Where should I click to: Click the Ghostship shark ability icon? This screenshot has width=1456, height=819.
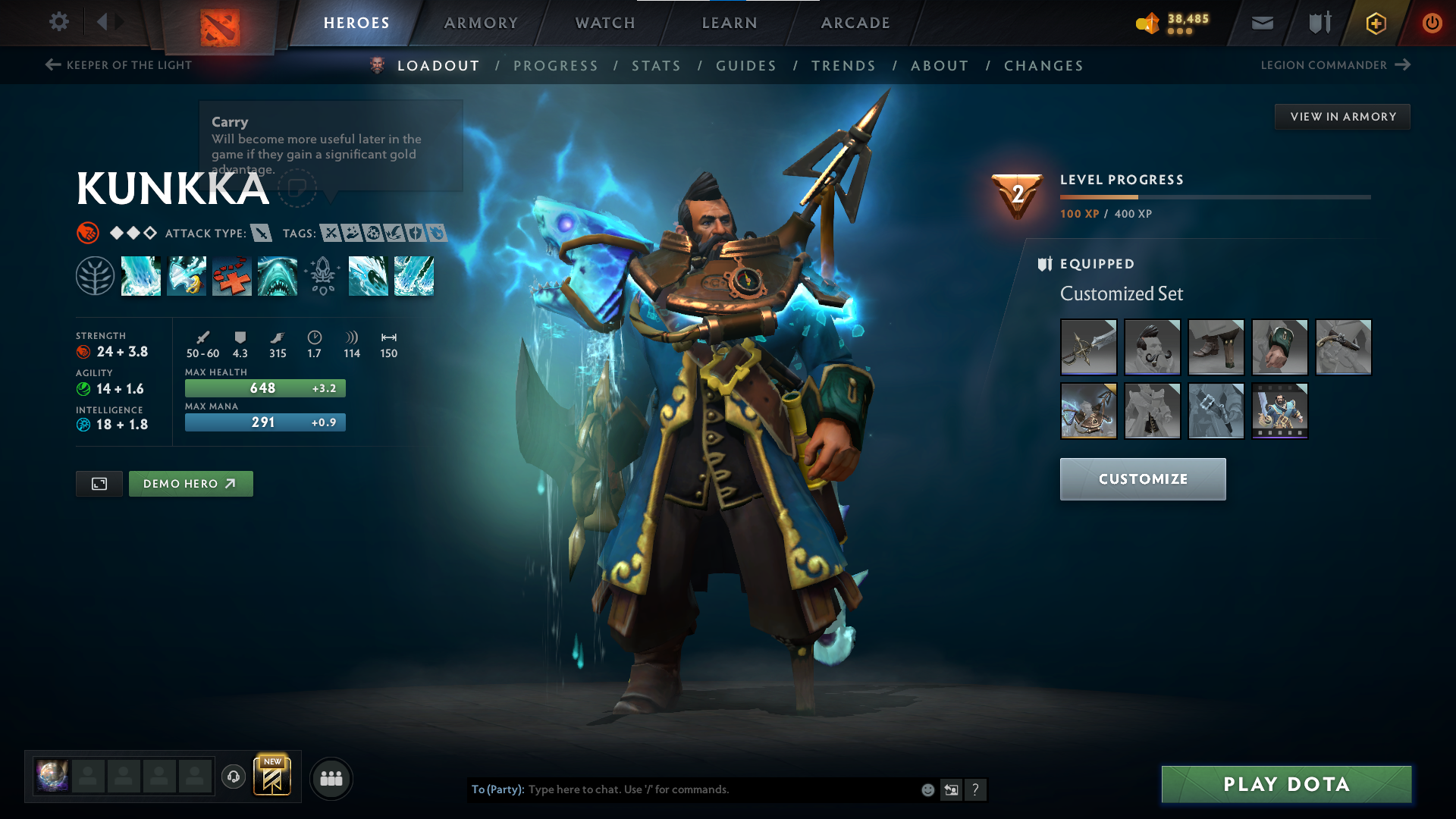pyautogui.click(x=278, y=276)
